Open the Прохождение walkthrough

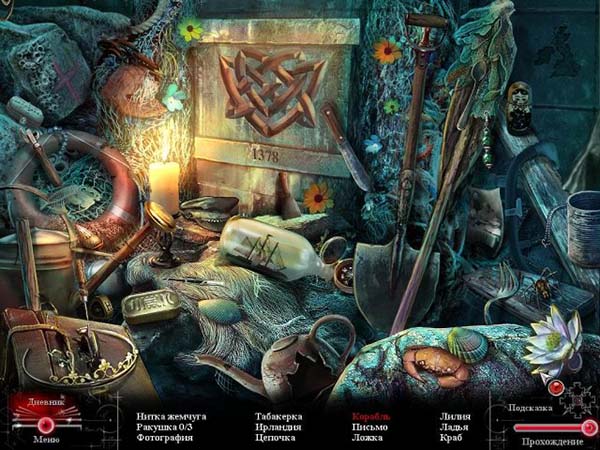550,439
